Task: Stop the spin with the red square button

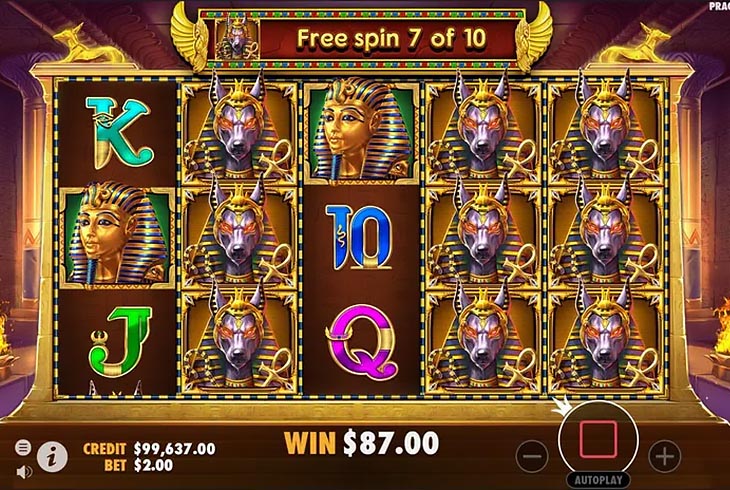Action: pyautogui.click(x=598, y=436)
